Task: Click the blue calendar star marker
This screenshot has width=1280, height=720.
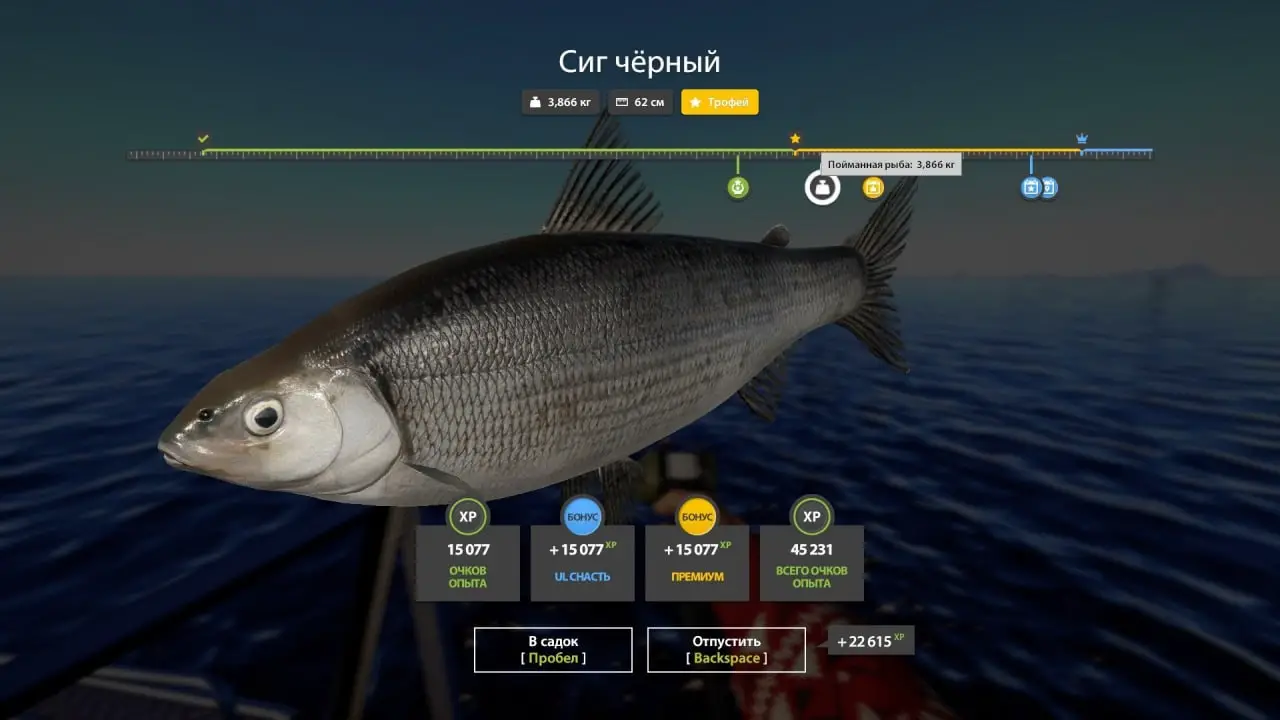Action: click(x=1031, y=187)
